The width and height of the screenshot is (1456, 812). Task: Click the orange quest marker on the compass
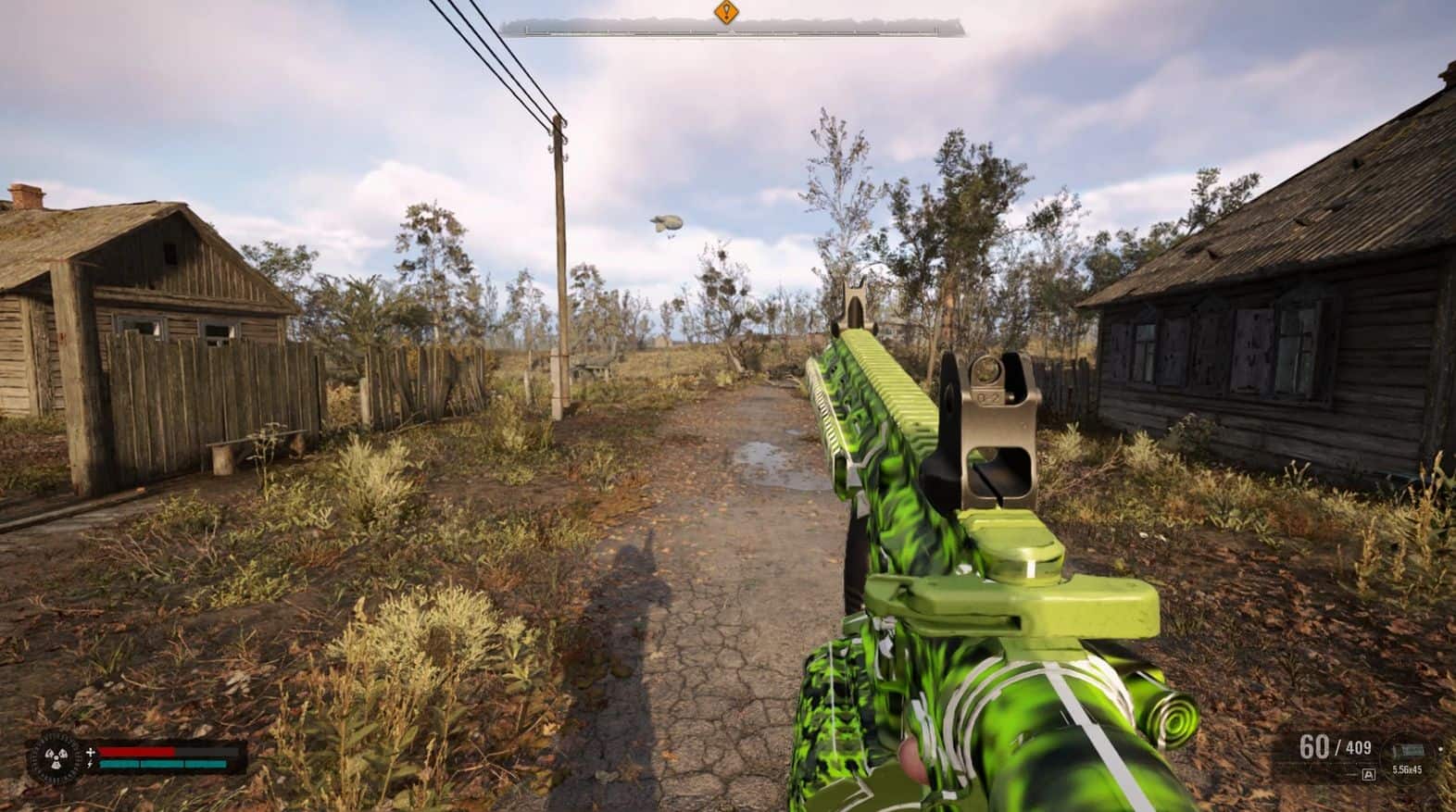pos(727,13)
